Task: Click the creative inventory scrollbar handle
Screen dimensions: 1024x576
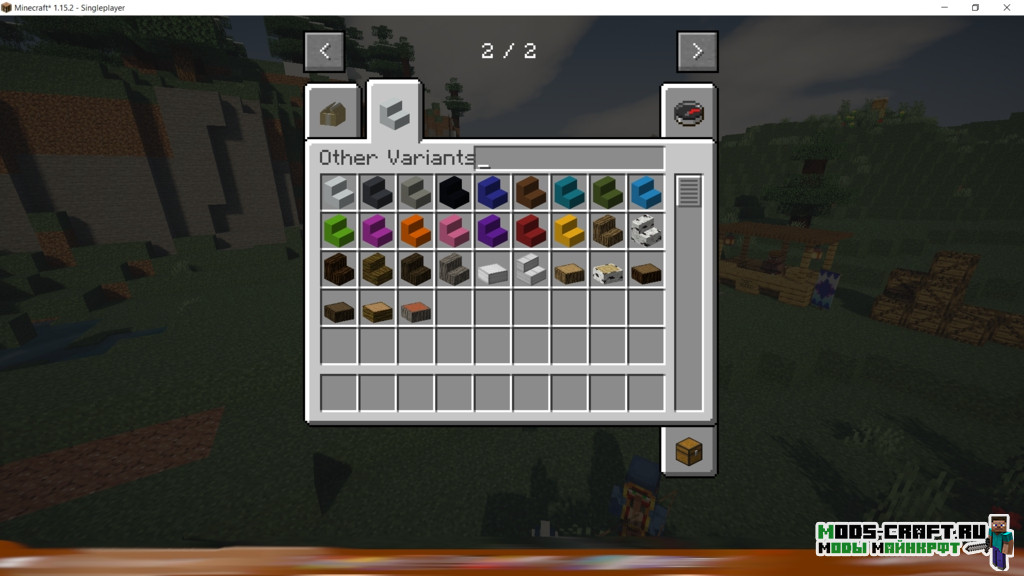Action: point(688,191)
